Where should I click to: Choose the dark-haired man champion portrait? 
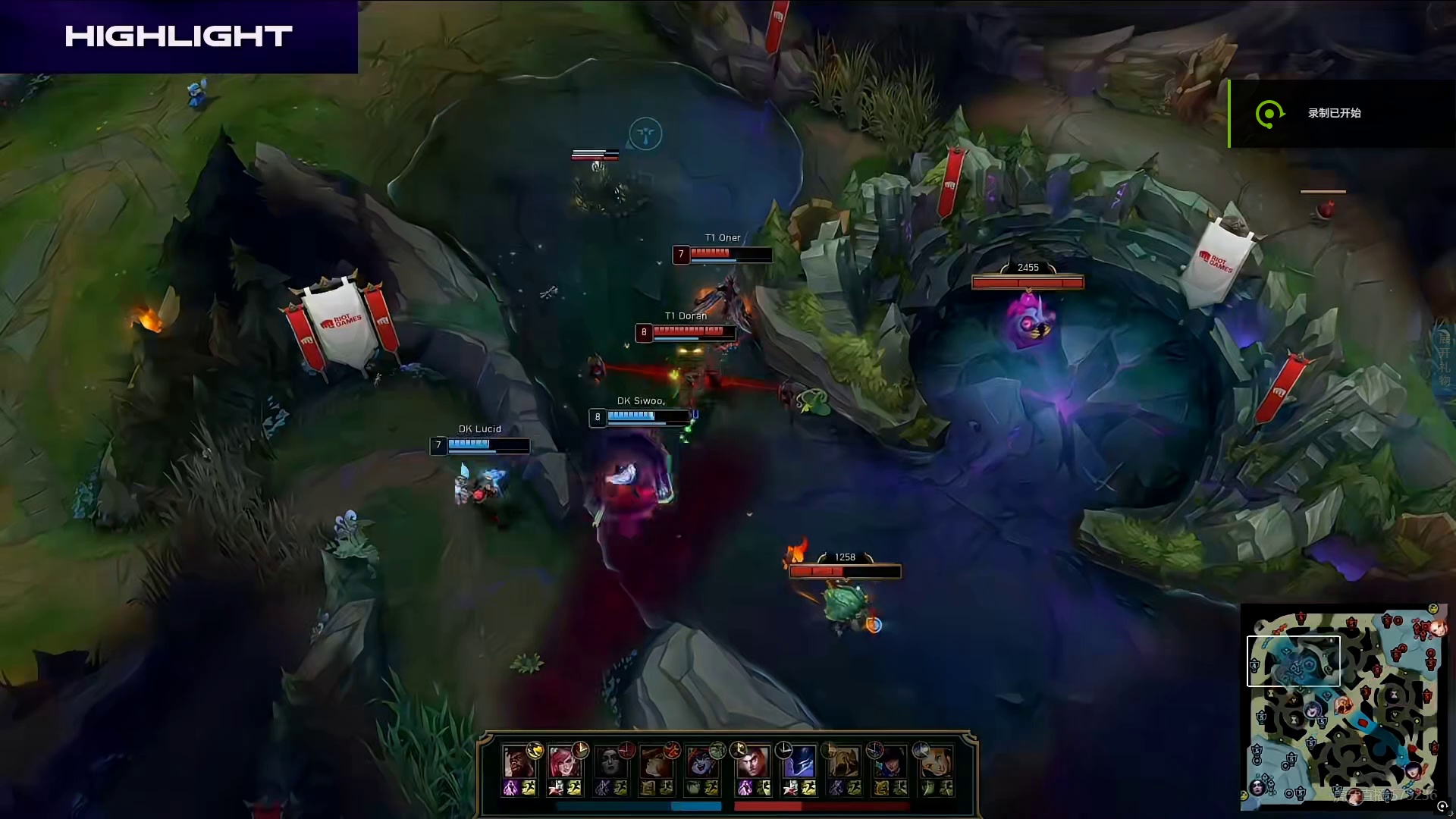[x=752, y=761]
